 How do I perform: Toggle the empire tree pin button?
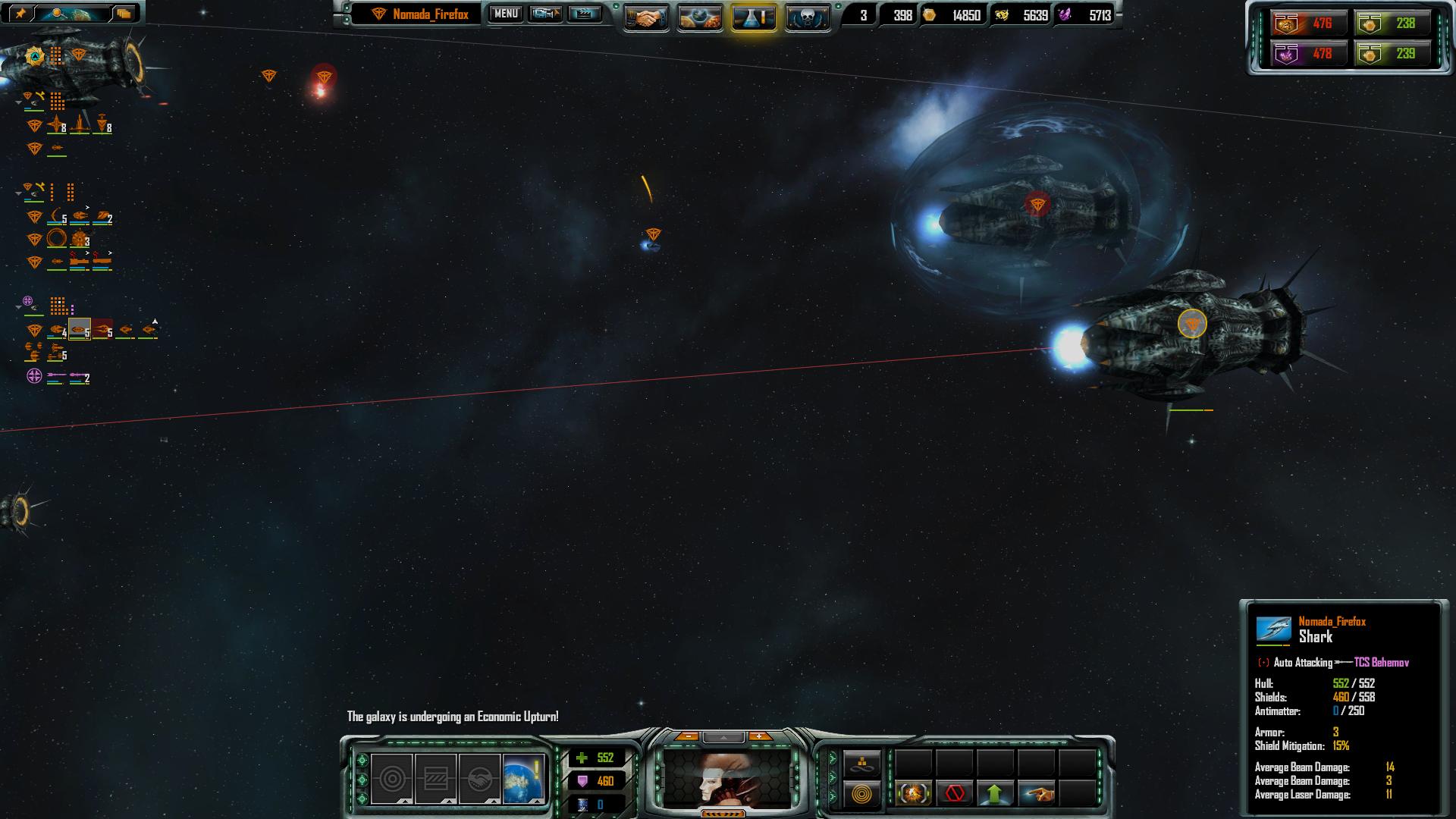pos(20,13)
